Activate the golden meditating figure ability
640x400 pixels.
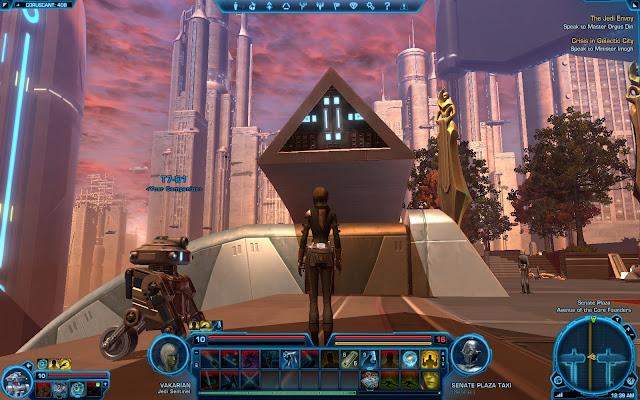tap(430, 358)
